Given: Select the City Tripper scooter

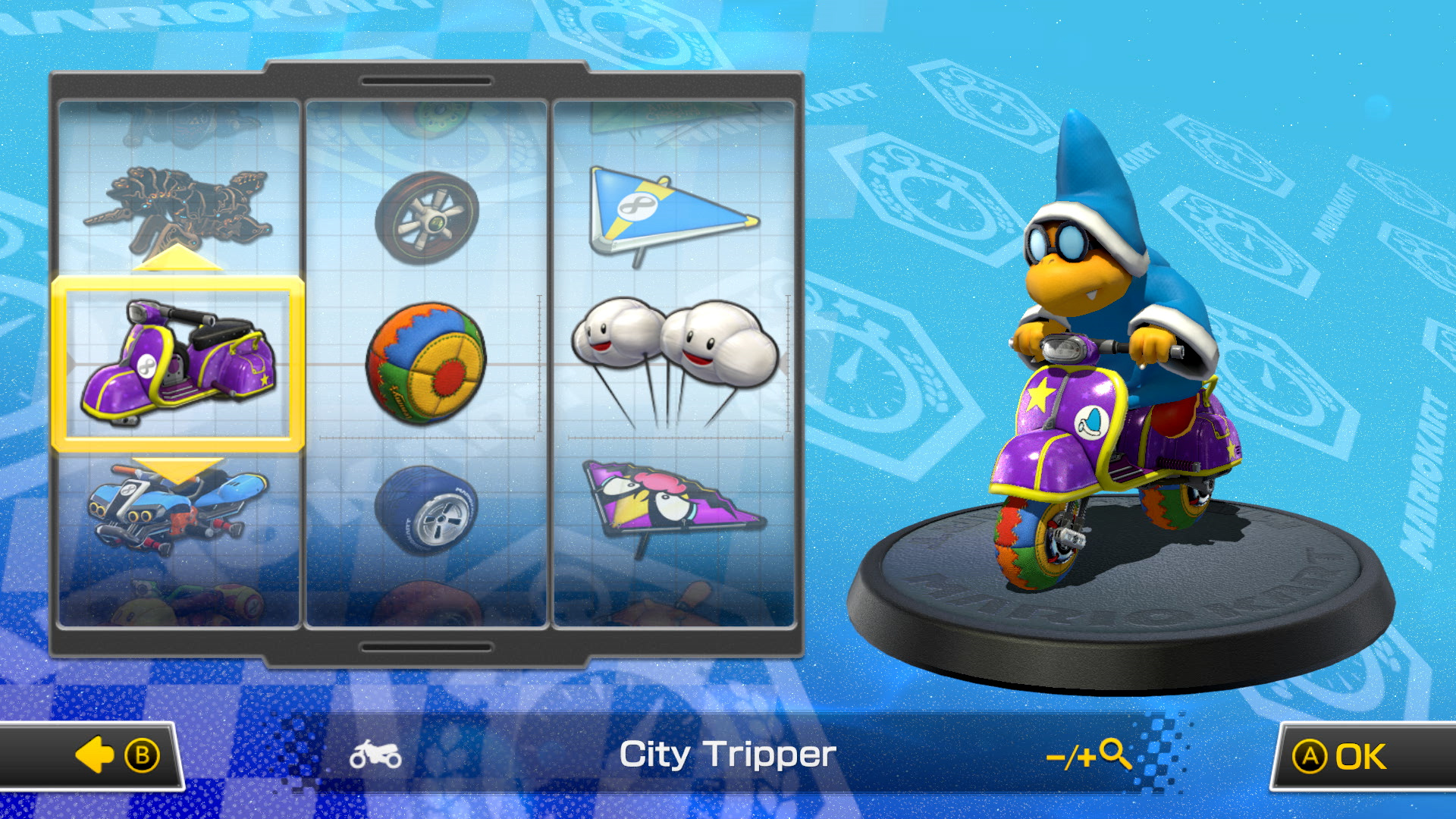Looking at the screenshot, I should coord(178,364).
